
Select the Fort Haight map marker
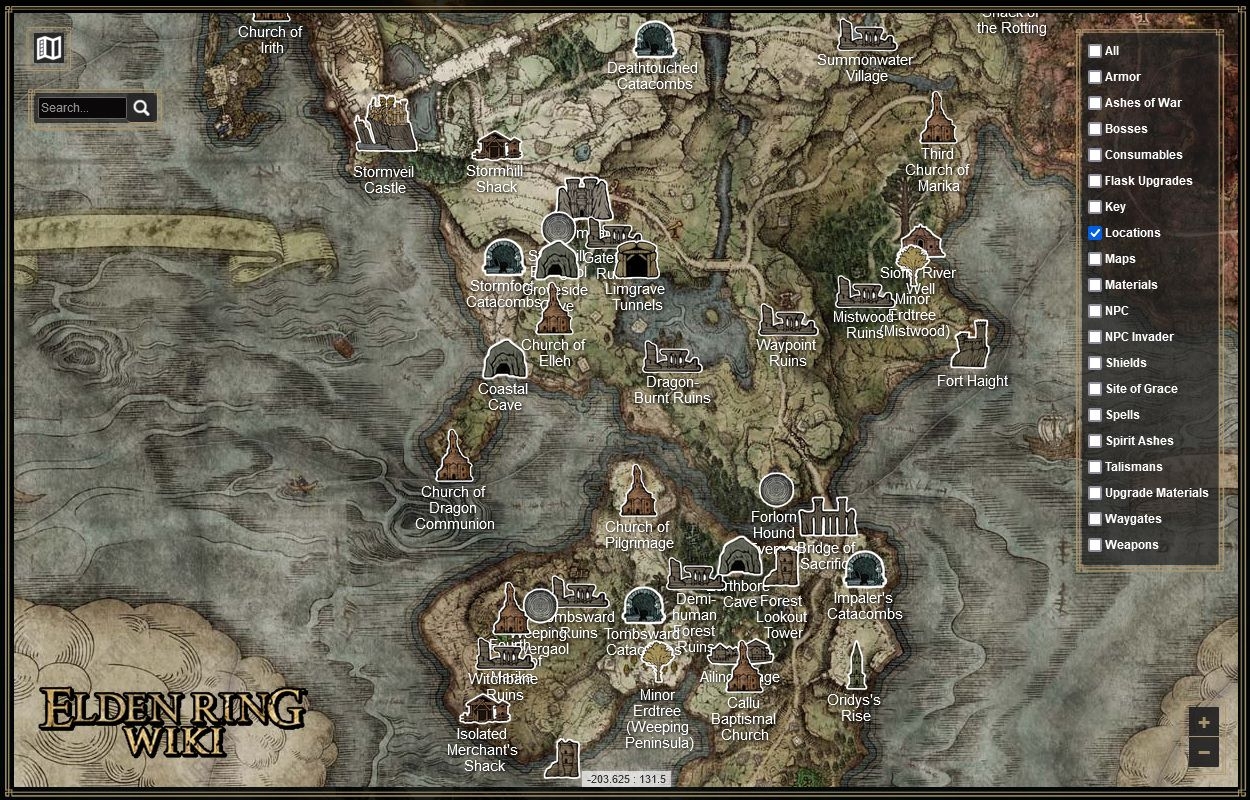click(970, 346)
